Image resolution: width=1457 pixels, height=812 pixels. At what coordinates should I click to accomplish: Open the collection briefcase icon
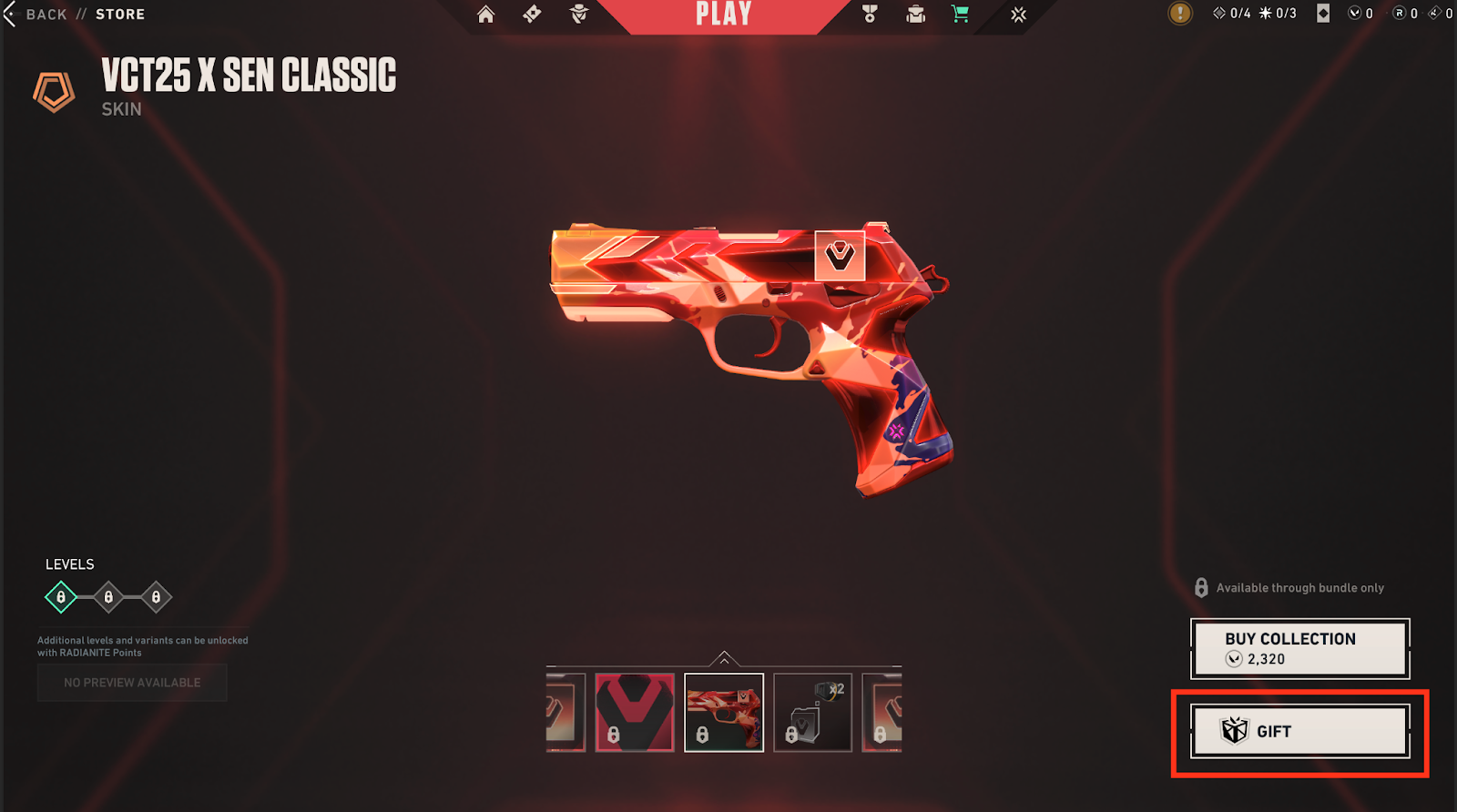click(916, 14)
